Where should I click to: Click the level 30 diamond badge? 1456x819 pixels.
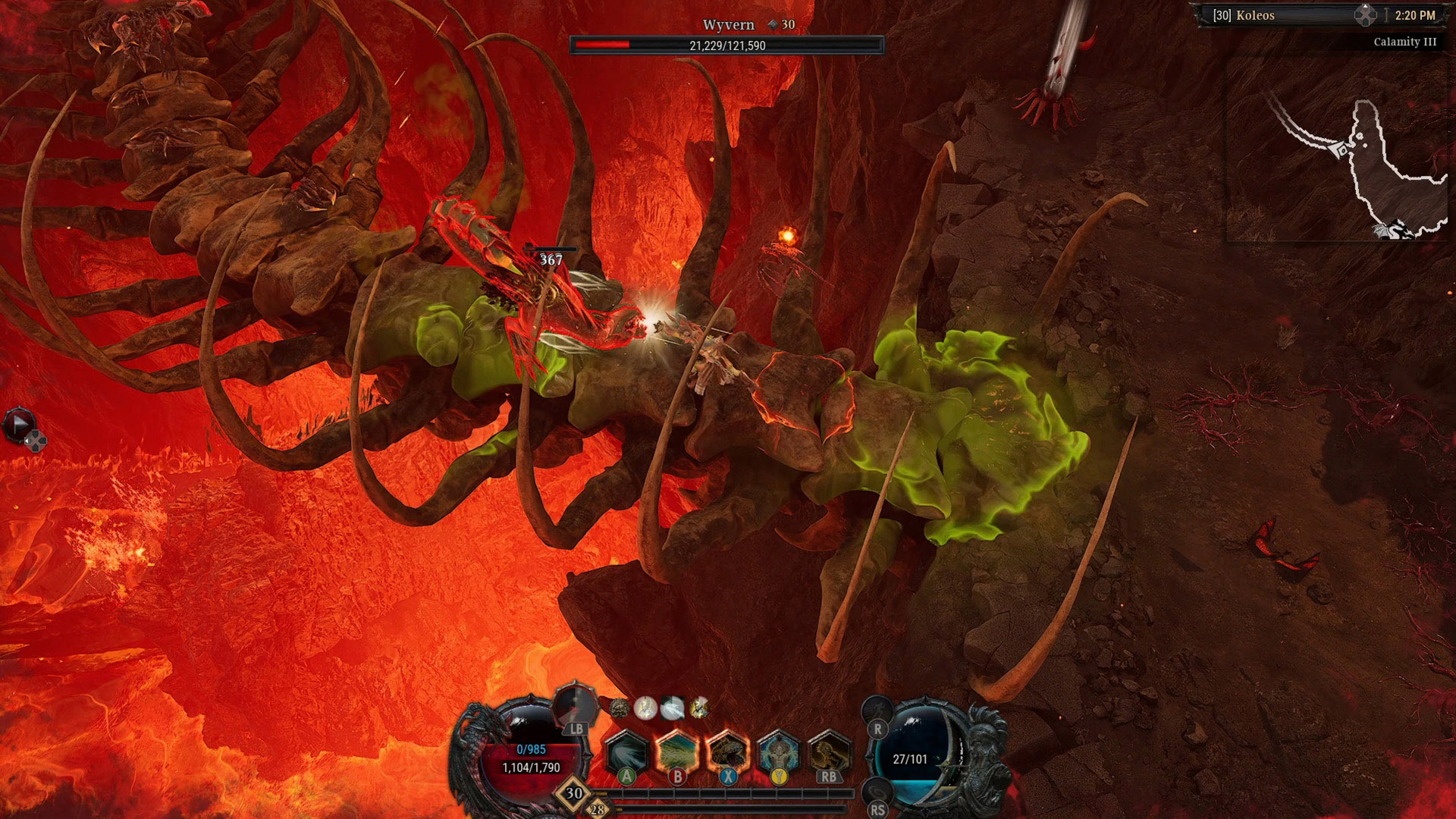(x=574, y=794)
